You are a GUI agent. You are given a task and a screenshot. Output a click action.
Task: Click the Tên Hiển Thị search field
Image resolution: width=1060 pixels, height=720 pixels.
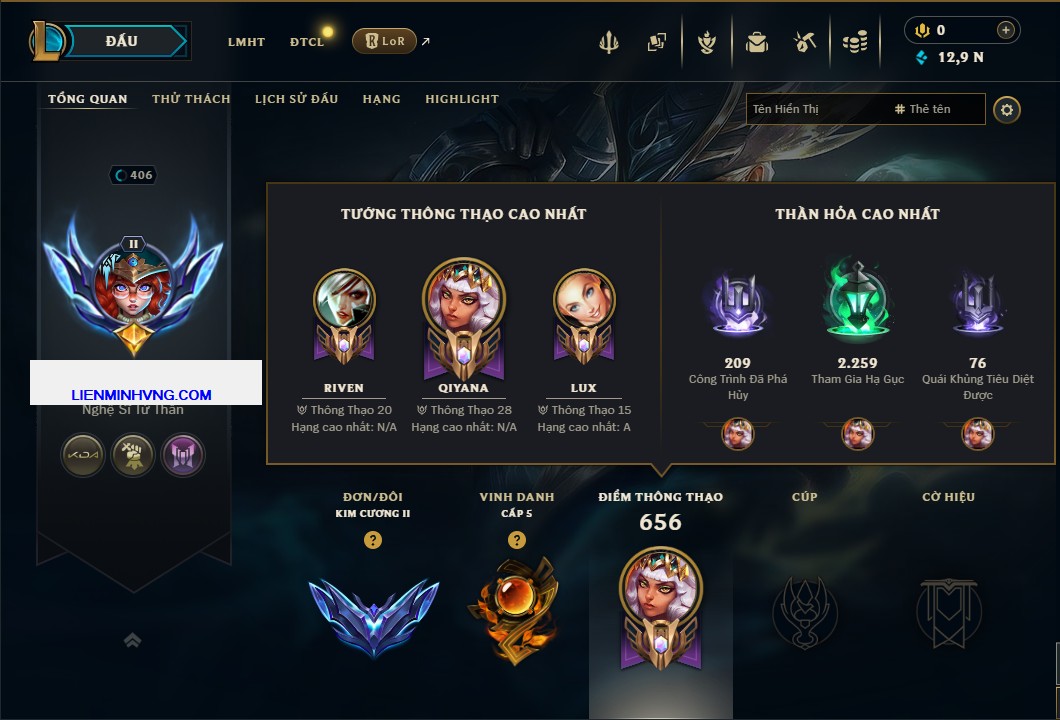click(817, 109)
